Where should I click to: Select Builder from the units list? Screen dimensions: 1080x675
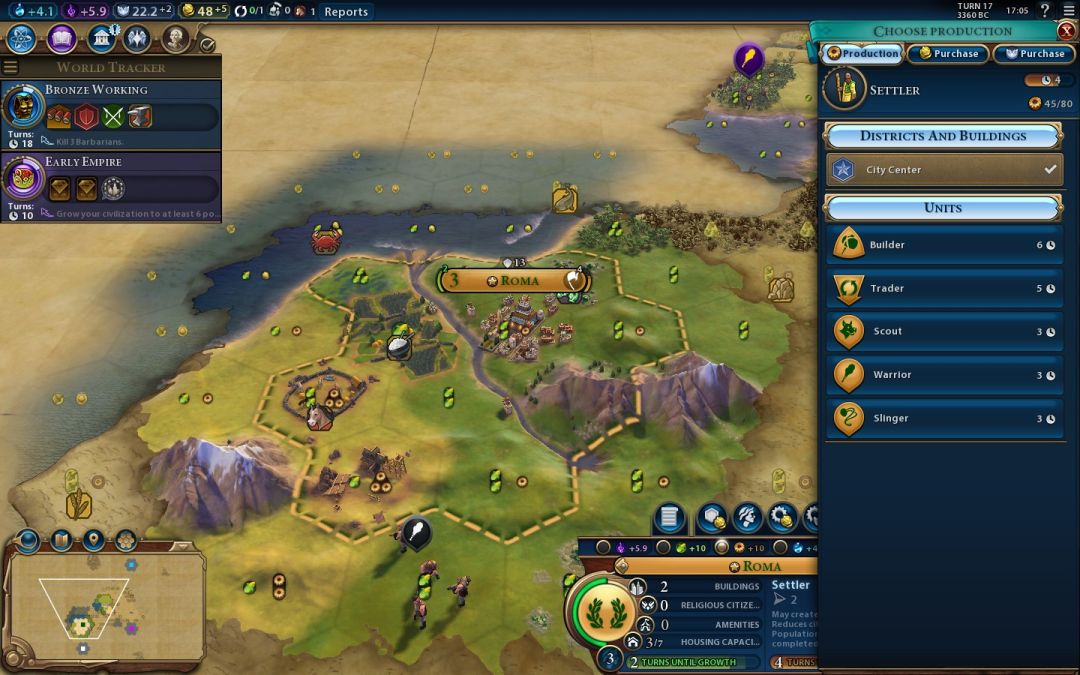pyautogui.click(x=943, y=245)
